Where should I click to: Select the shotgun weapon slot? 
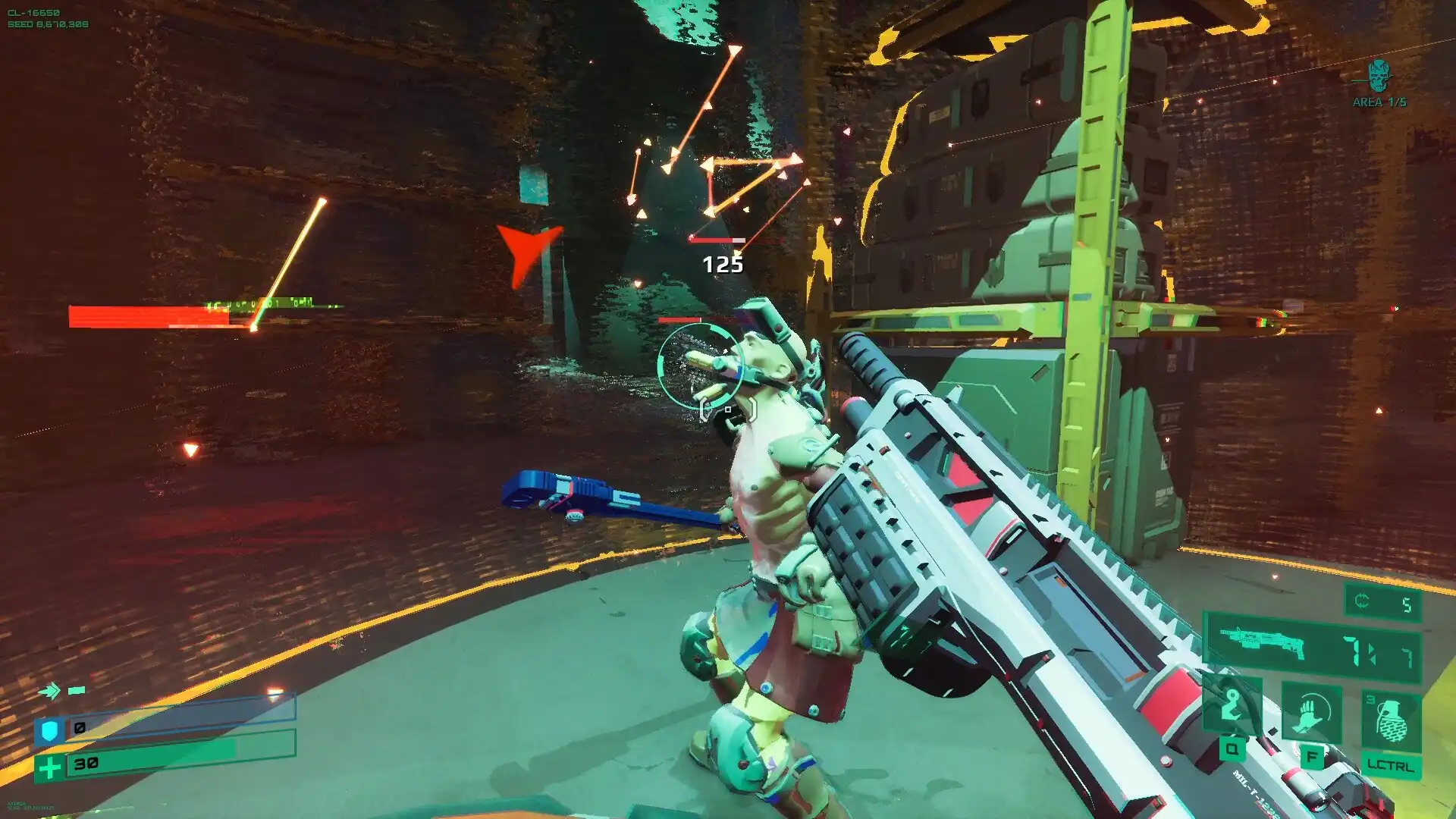click(1263, 644)
